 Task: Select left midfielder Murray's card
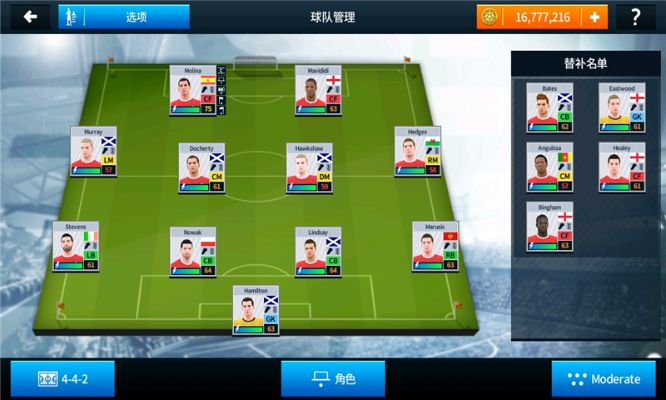tap(93, 151)
